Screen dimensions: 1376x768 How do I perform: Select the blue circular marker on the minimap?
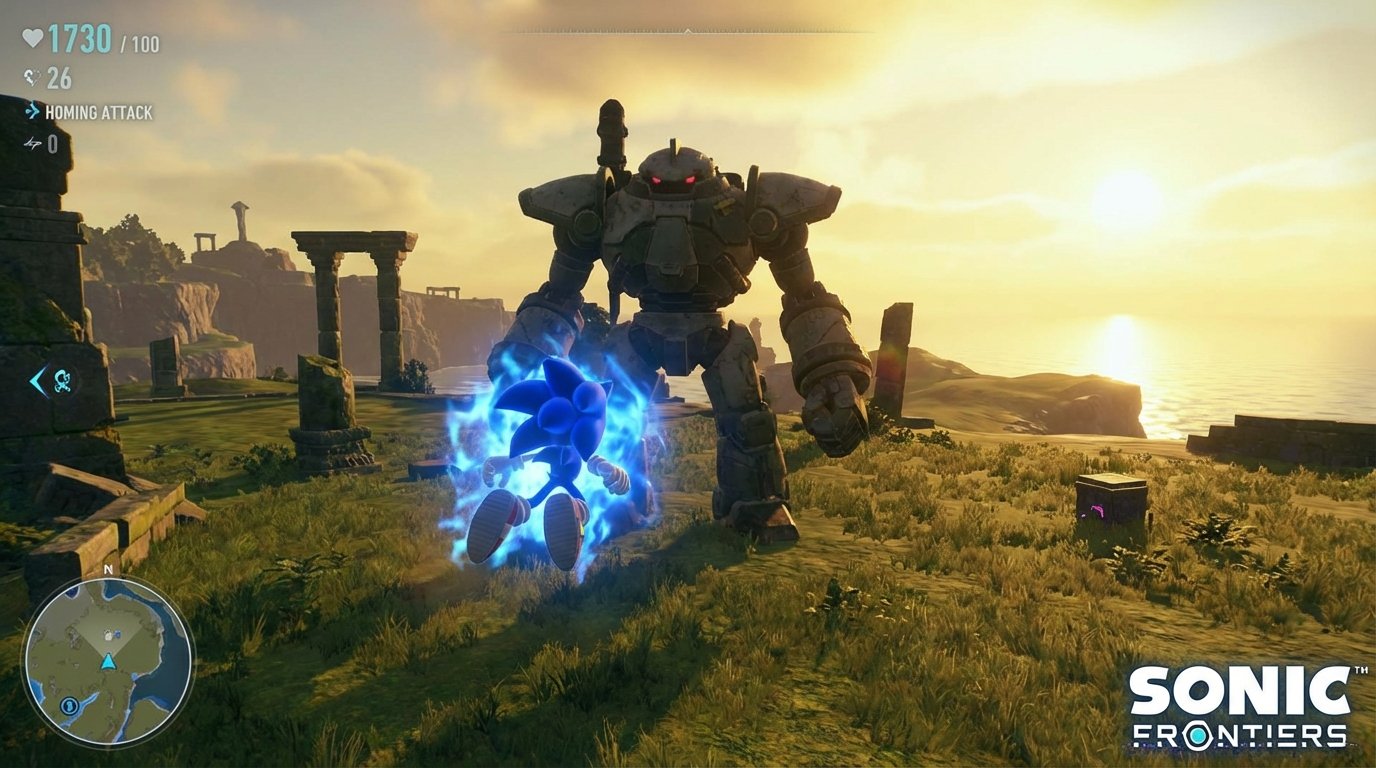(x=70, y=706)
